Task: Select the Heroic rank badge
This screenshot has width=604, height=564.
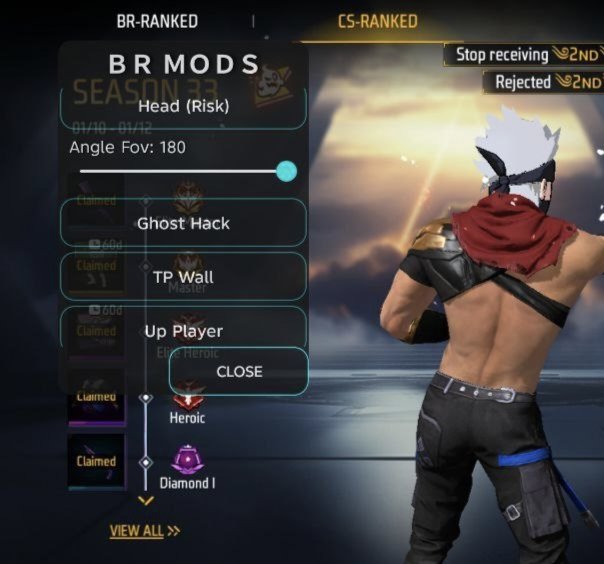Action: 187,400
